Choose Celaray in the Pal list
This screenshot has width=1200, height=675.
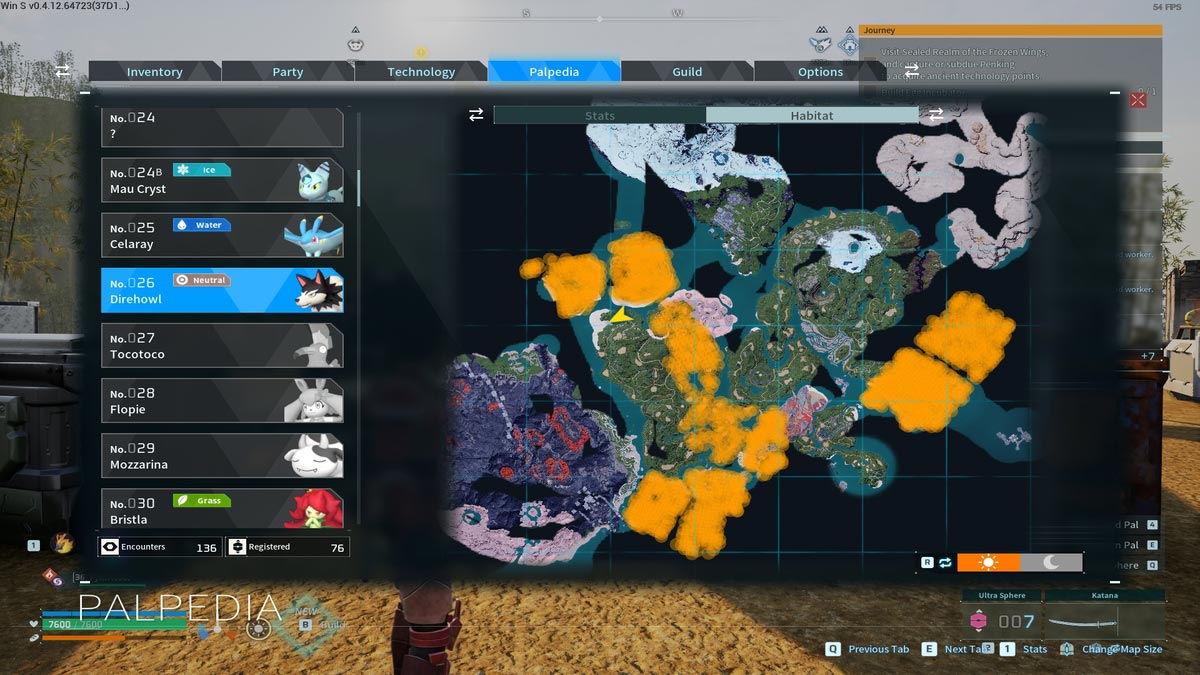point(222,235)
